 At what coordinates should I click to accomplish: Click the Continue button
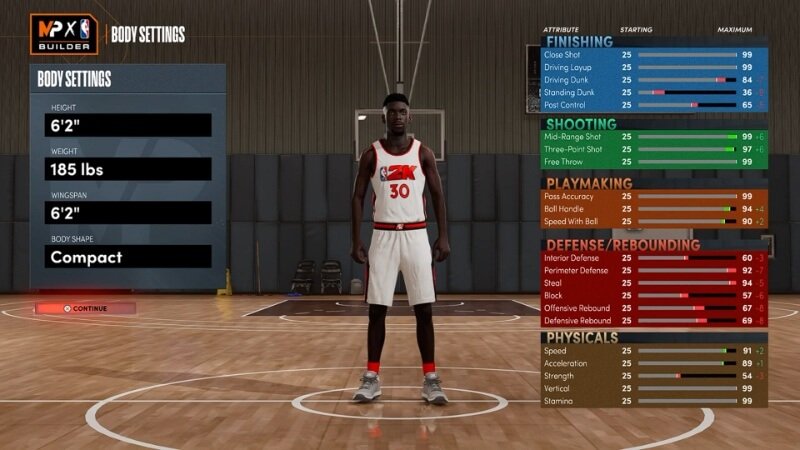[x=88, y=308]
